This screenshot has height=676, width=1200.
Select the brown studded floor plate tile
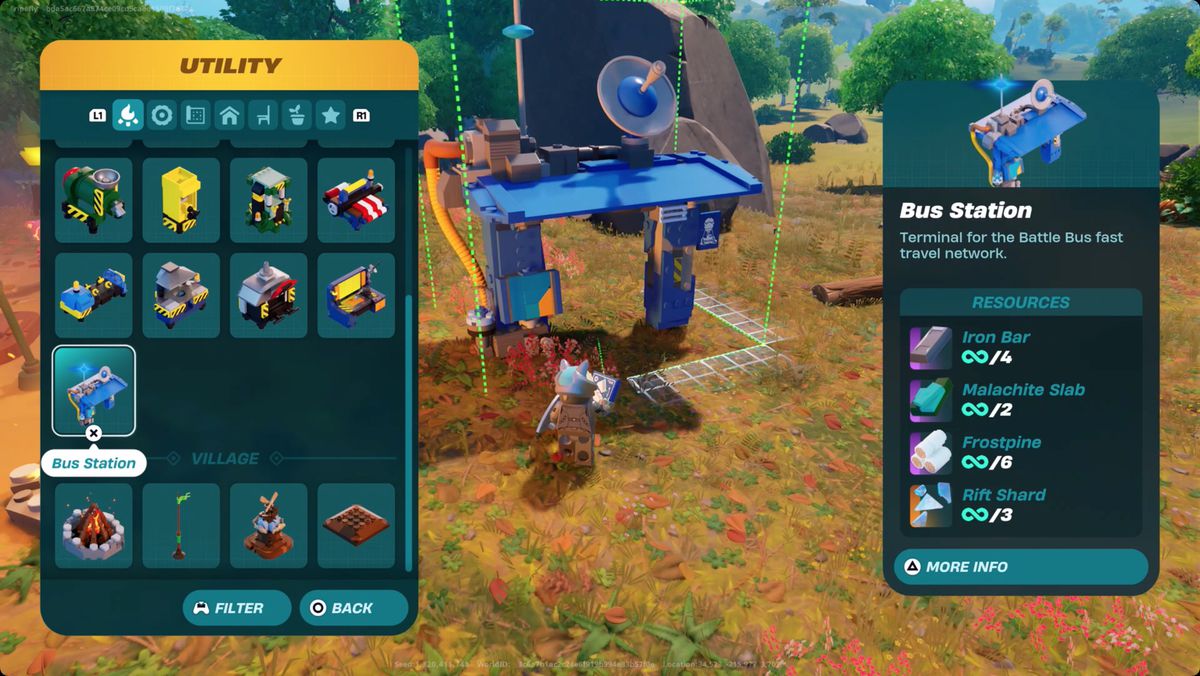[x=356, y=526]
